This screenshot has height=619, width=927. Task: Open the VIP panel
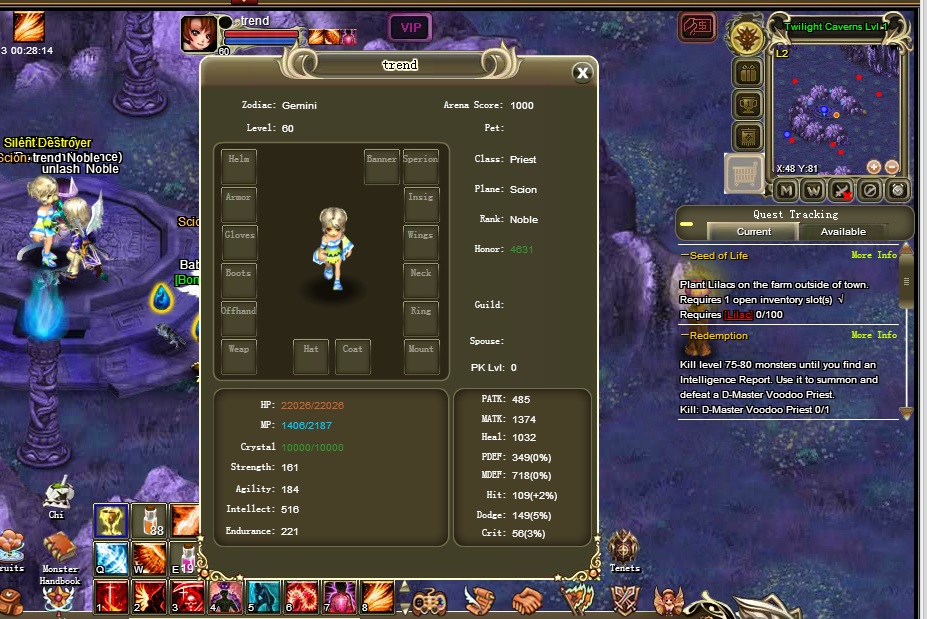coord(410,28)
